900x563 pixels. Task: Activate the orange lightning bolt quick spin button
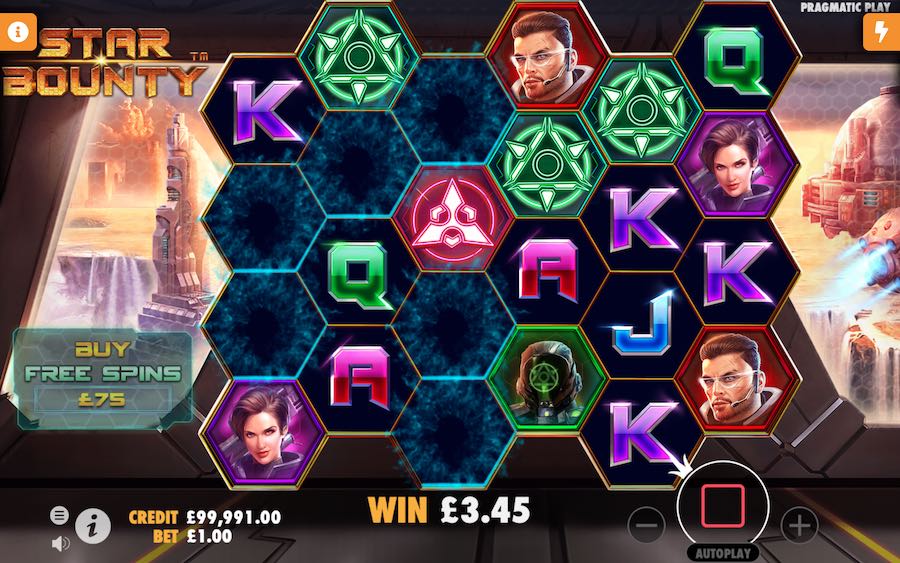[880, 31]
